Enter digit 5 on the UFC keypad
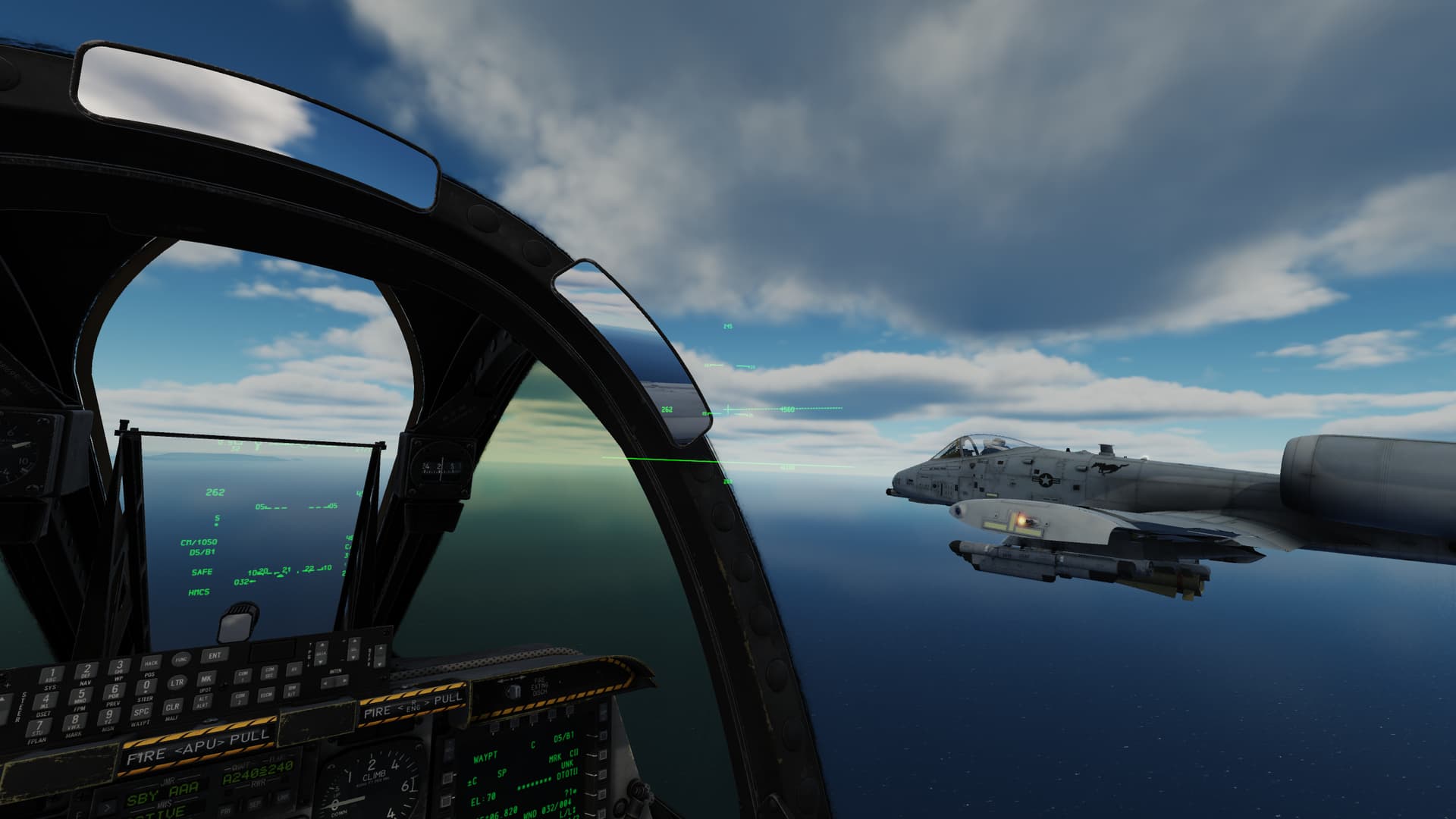The width and height of the screenshot is (1456, 819). coord(81,695)
